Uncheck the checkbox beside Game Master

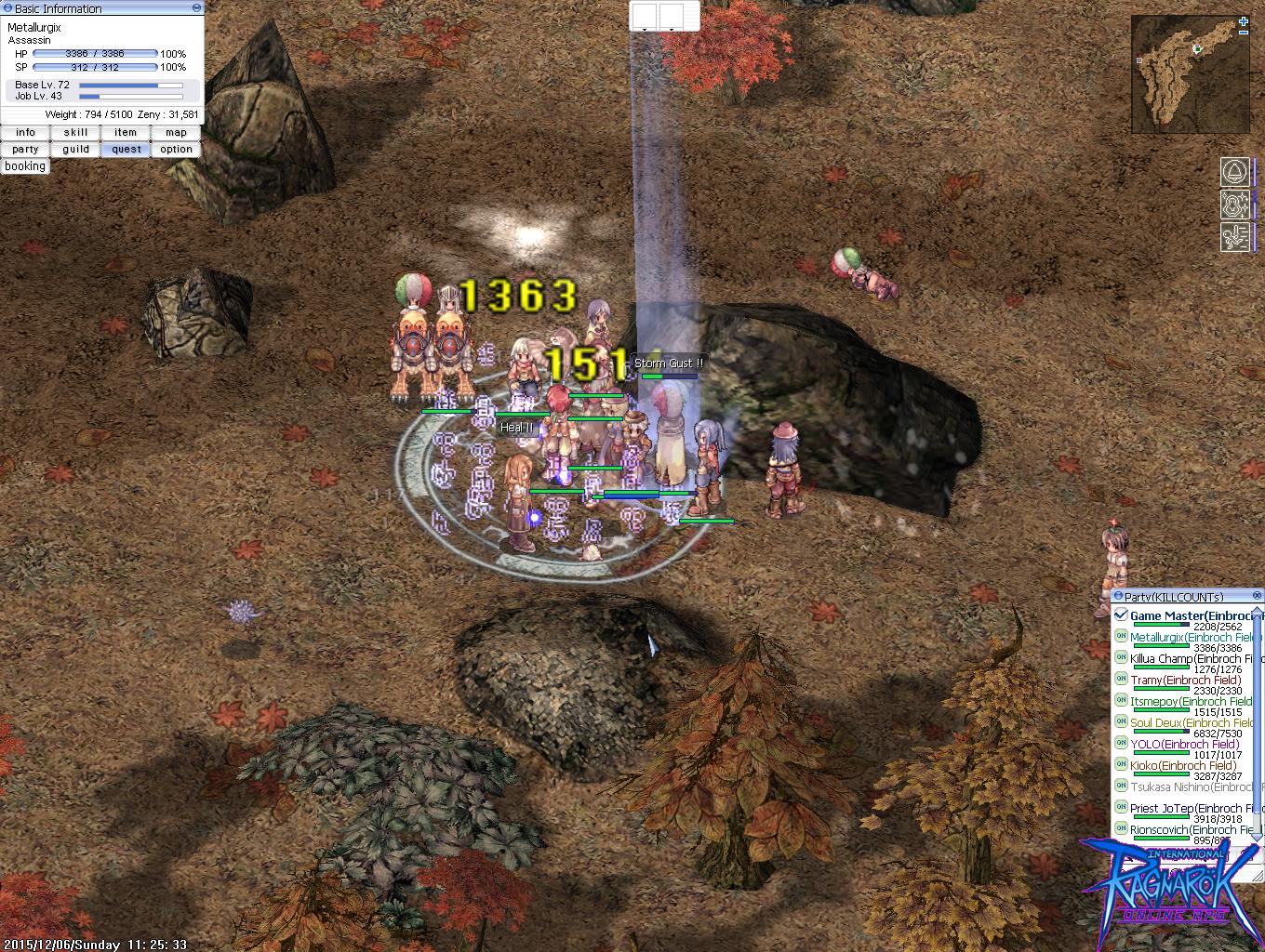click(1122, 615)
